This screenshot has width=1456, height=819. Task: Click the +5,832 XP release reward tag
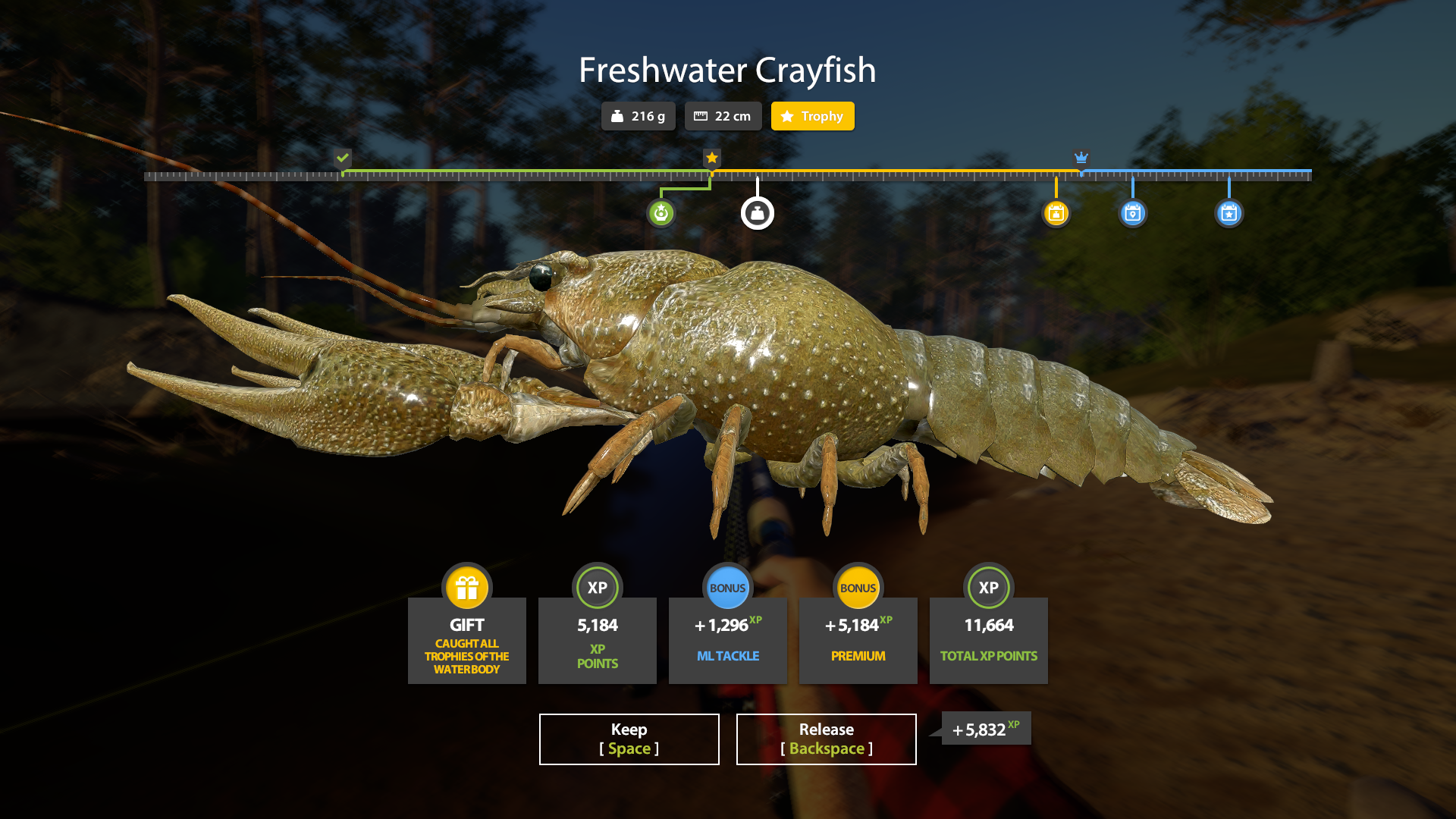[984, 728]
